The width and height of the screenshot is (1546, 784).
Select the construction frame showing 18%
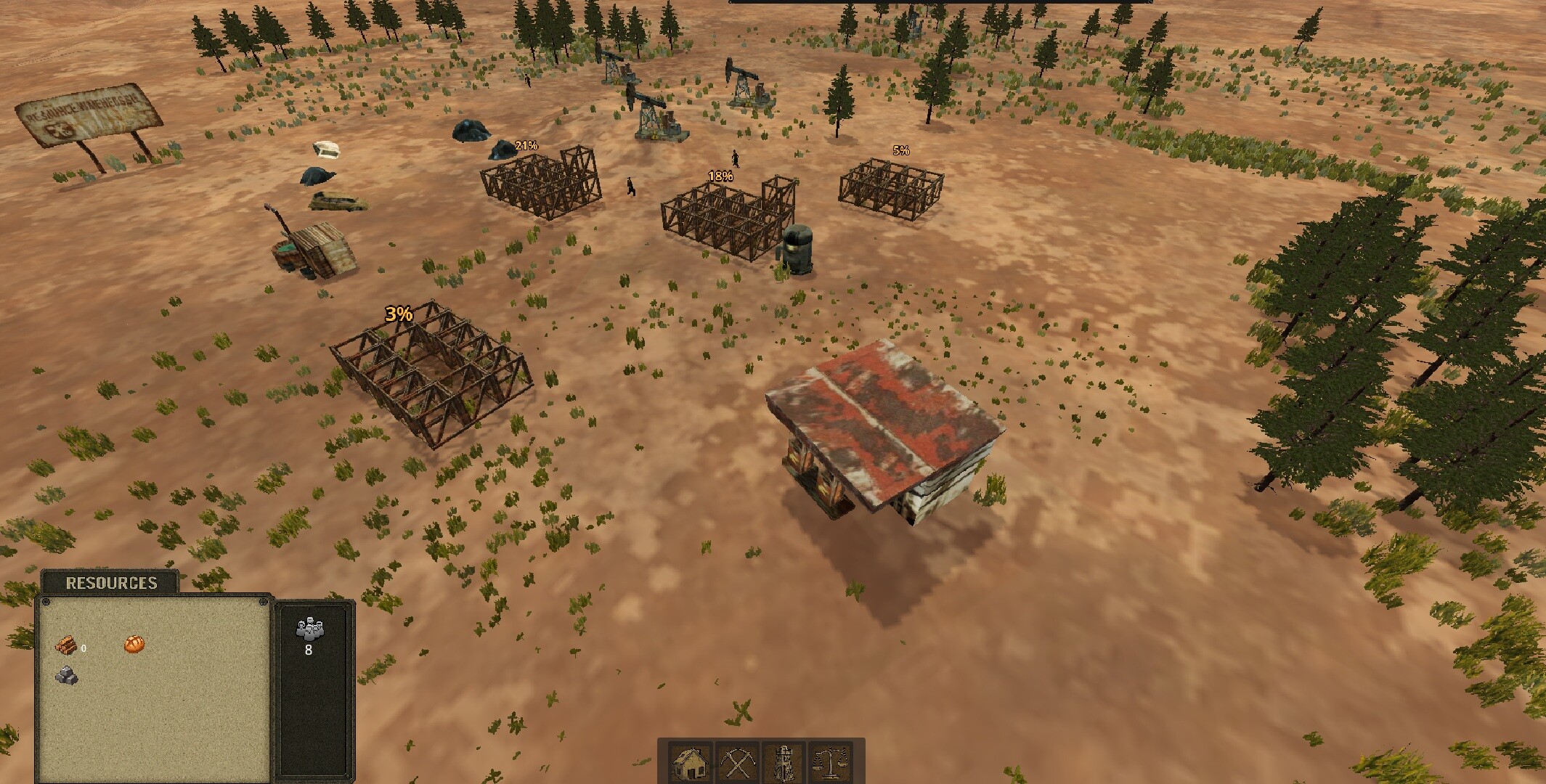[723, 218]
